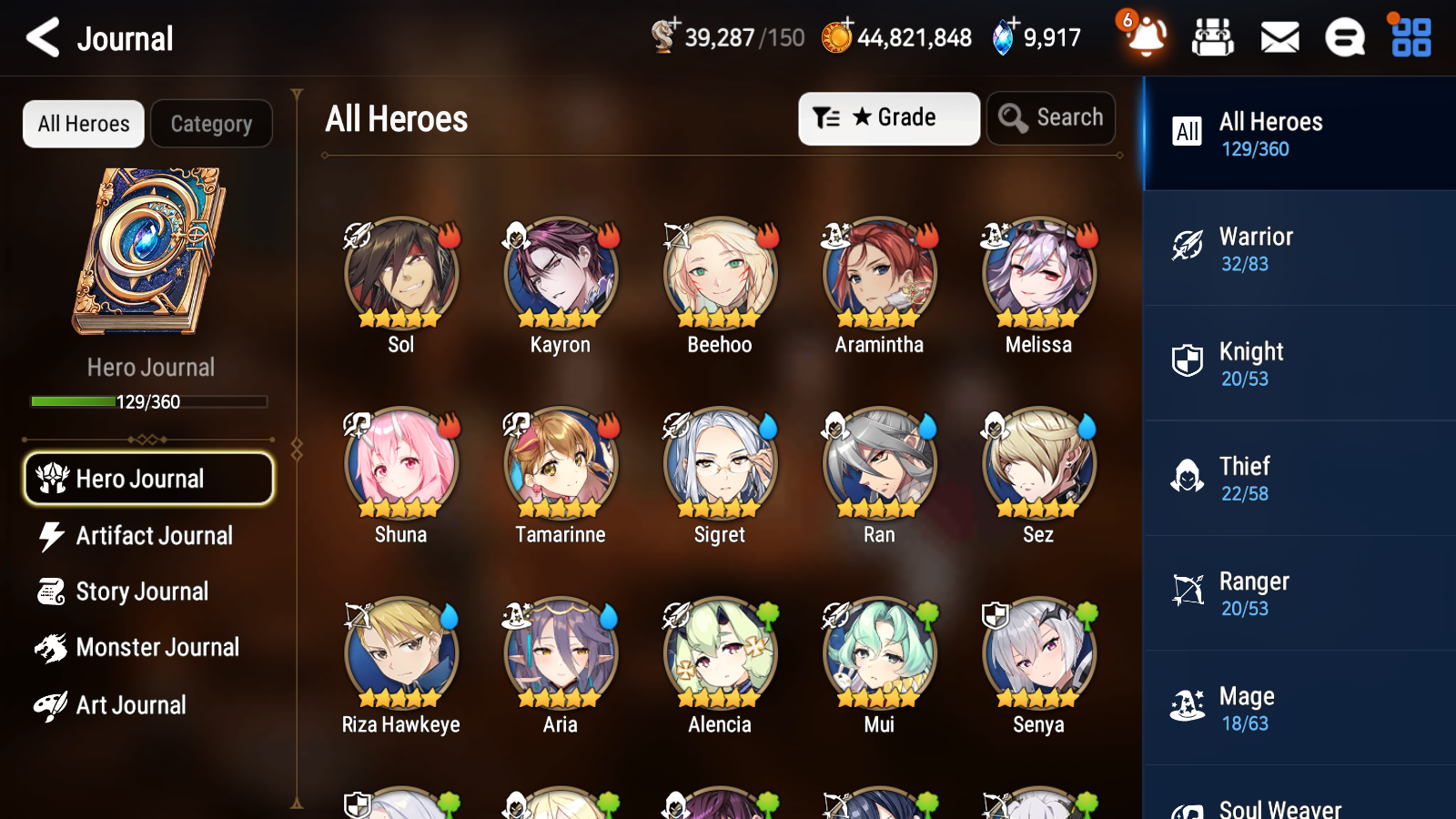Open the Artifact Journal
The width and height of the screenshot is (1456, 819).
click(148, 536)
